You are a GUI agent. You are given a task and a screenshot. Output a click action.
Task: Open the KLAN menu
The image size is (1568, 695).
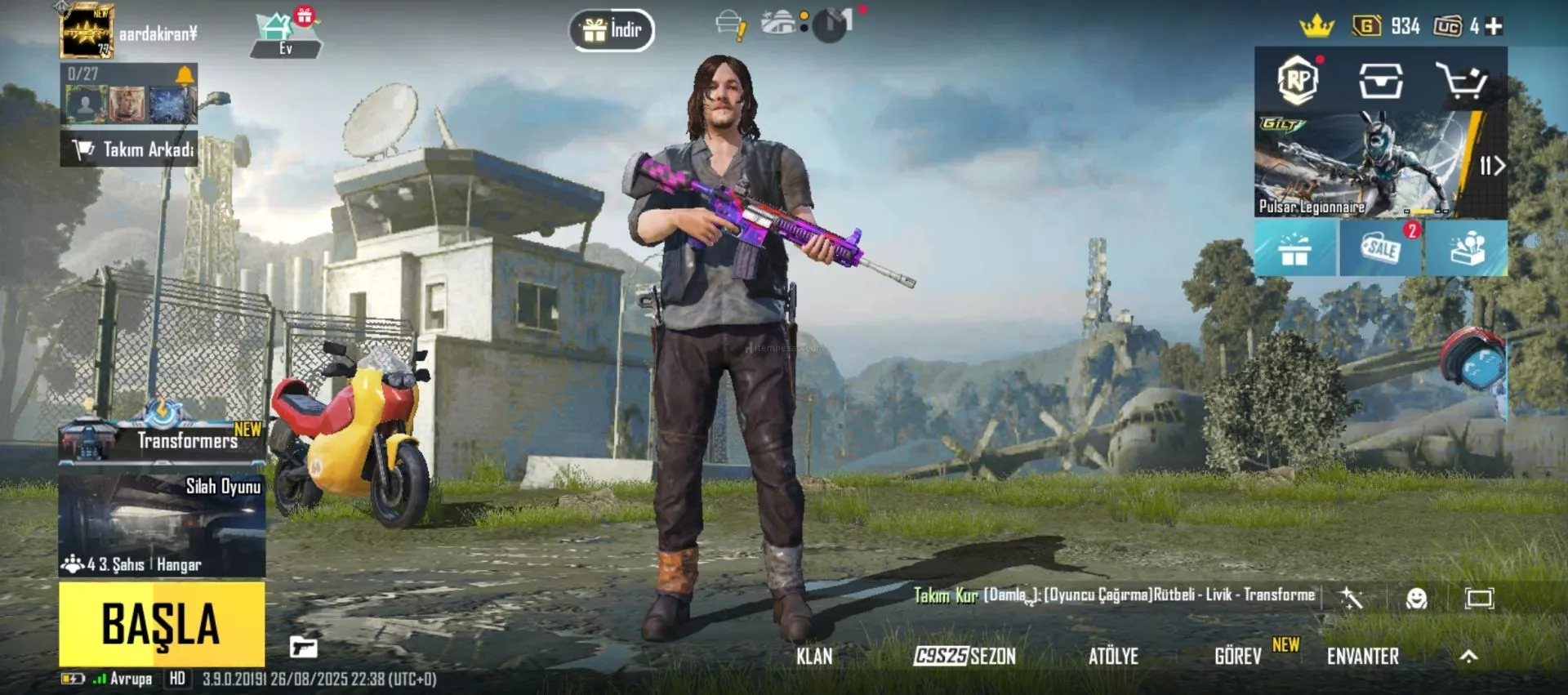click(814, 656)
